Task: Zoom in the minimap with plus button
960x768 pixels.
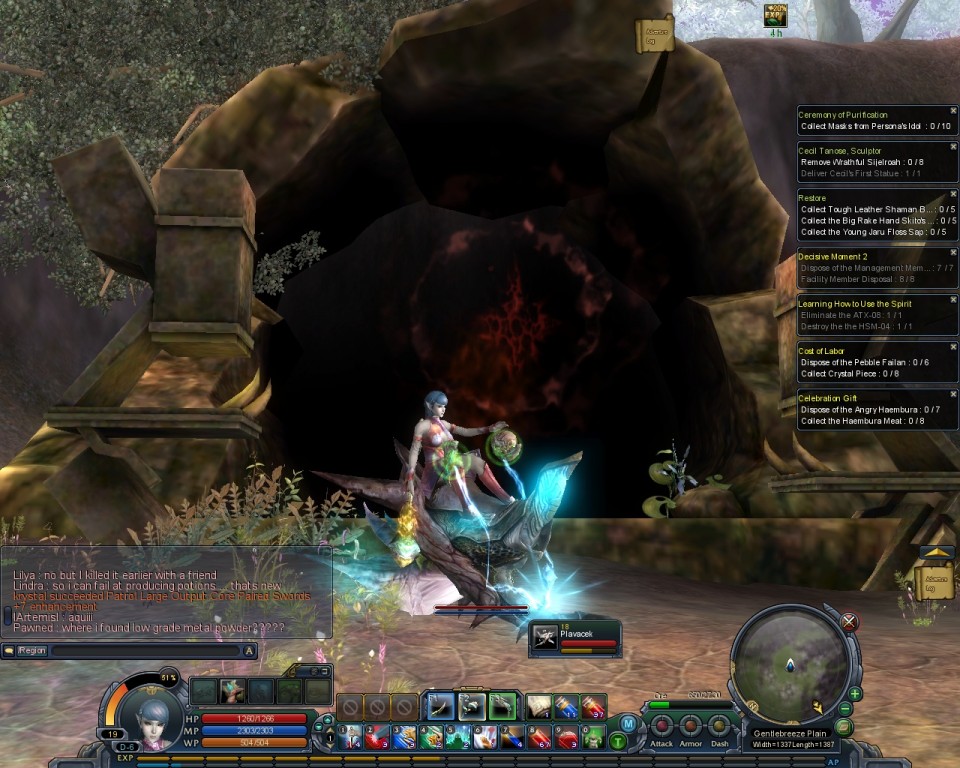Action: point(855,694)
